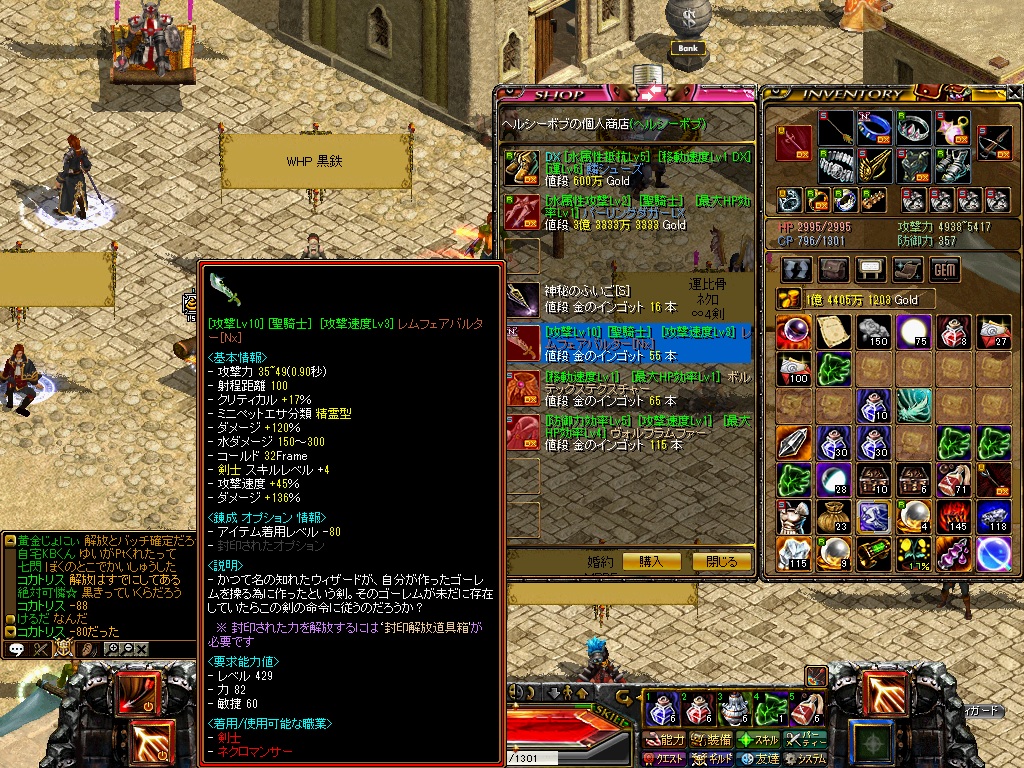Open the GEM button in the inventory
1024x768 pixels.
click(x=944, y=269)
